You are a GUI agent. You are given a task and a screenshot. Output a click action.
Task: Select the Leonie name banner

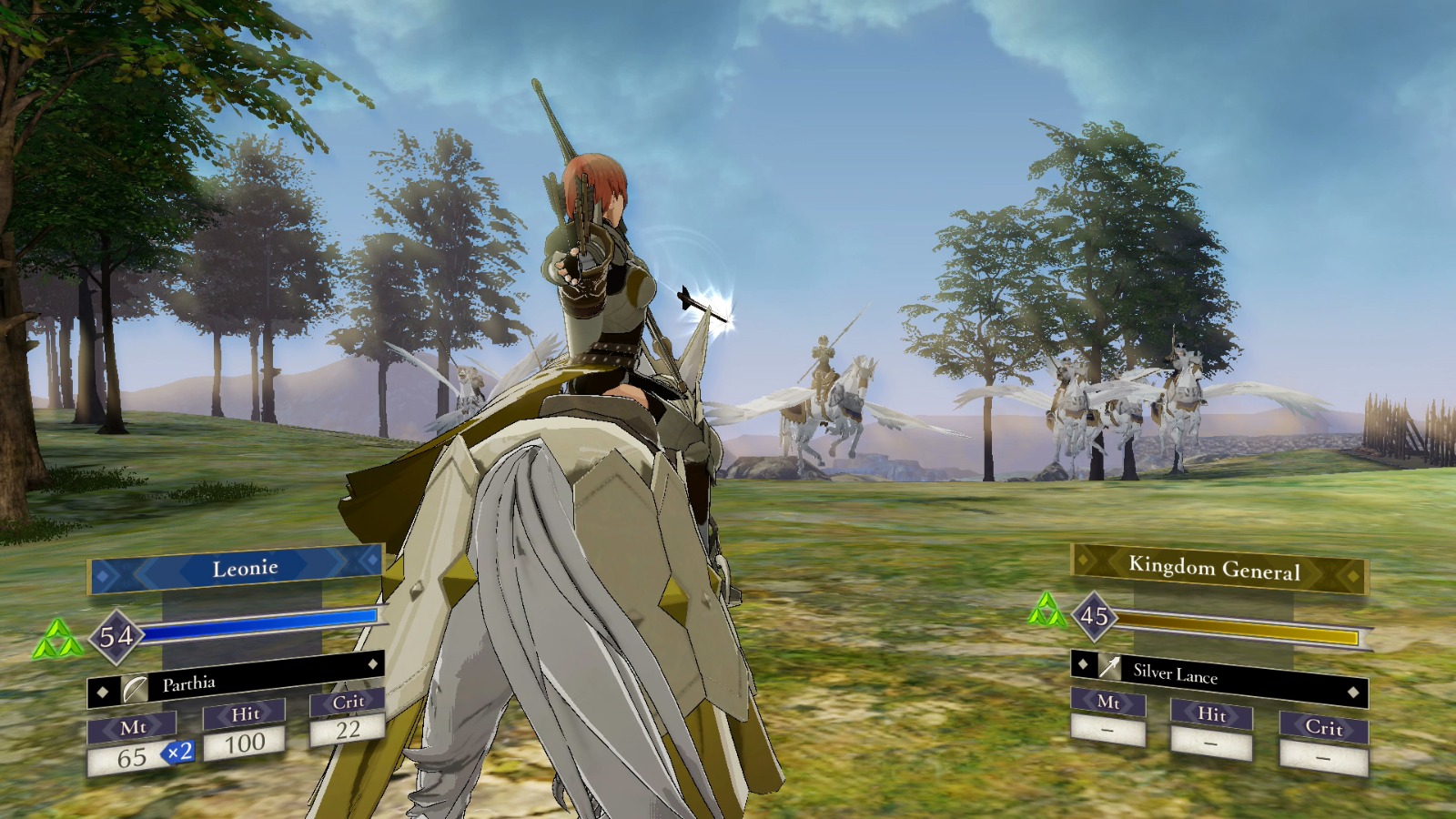tap(244, 567)
